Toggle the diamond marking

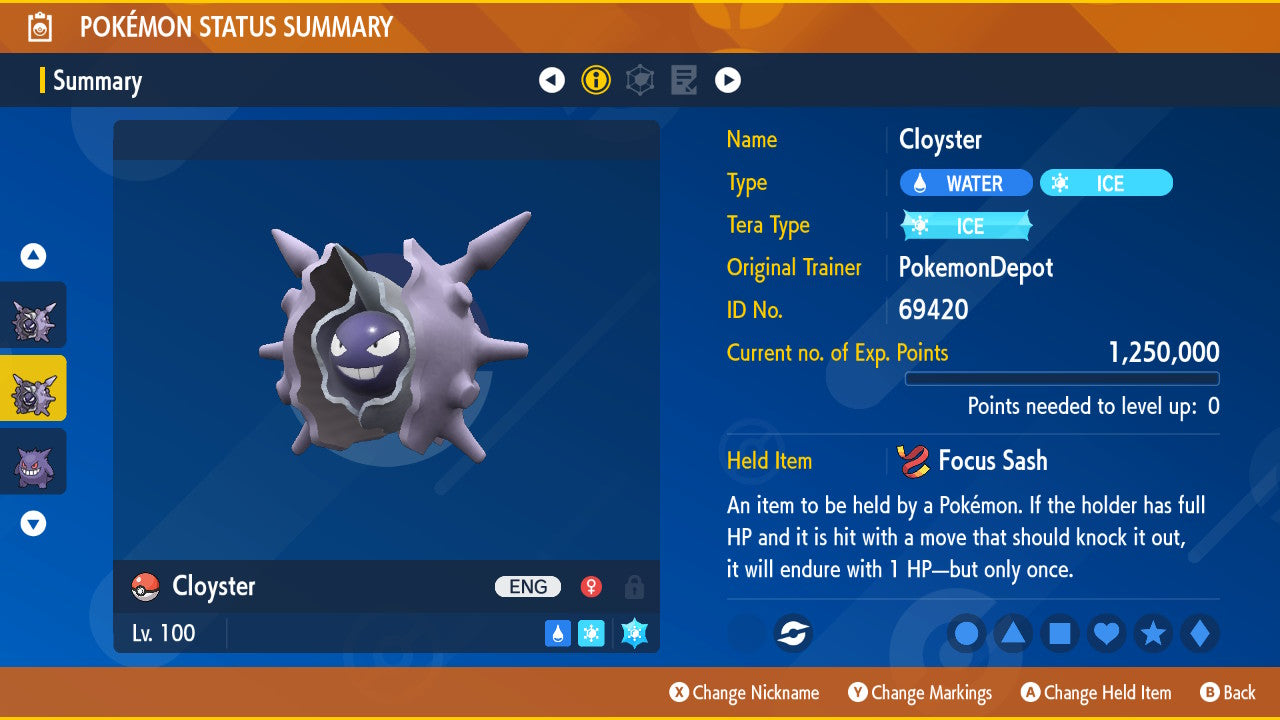1199,634
